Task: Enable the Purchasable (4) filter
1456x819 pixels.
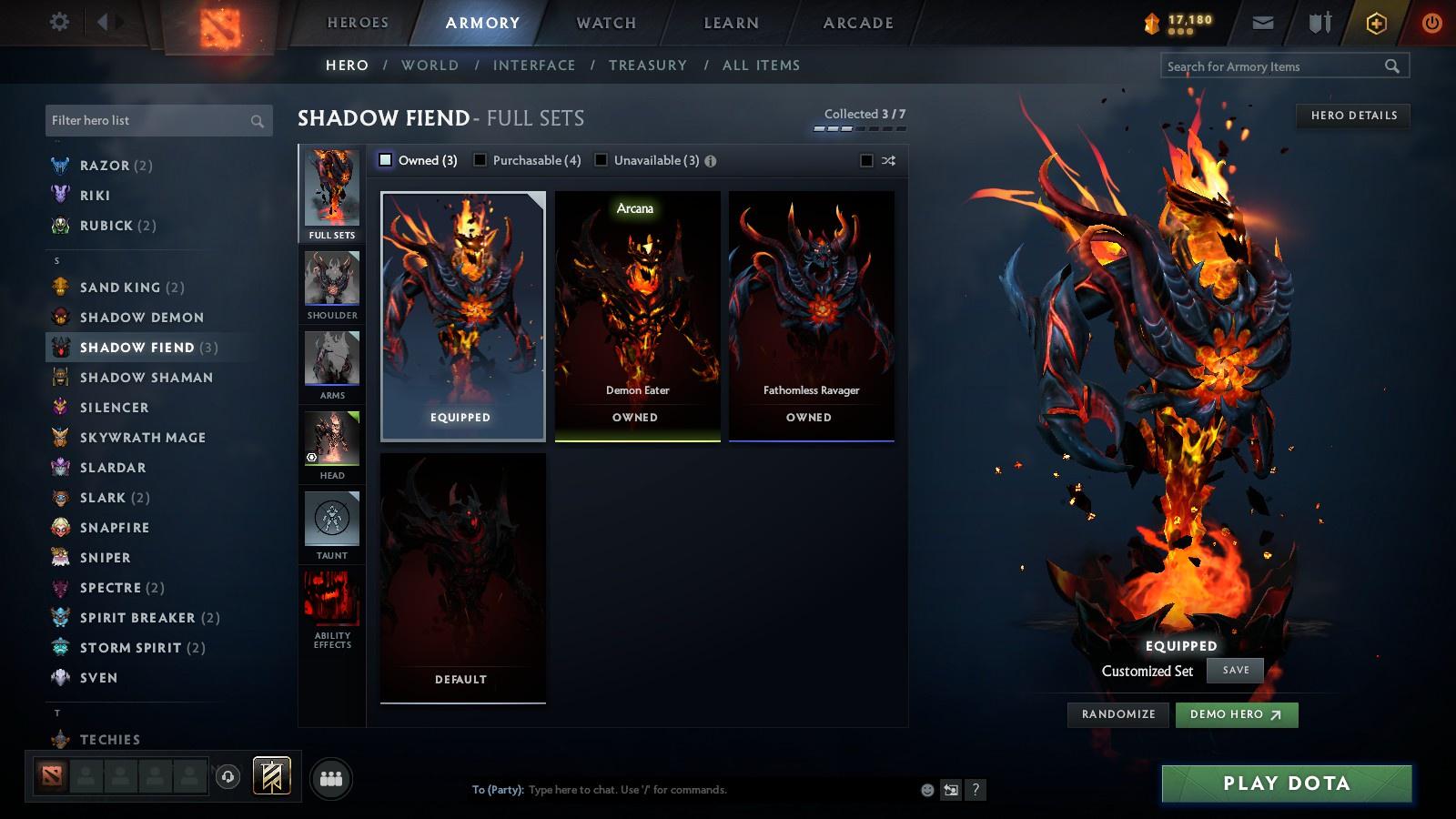Action: pyautogui.click(x=480, y=159)
